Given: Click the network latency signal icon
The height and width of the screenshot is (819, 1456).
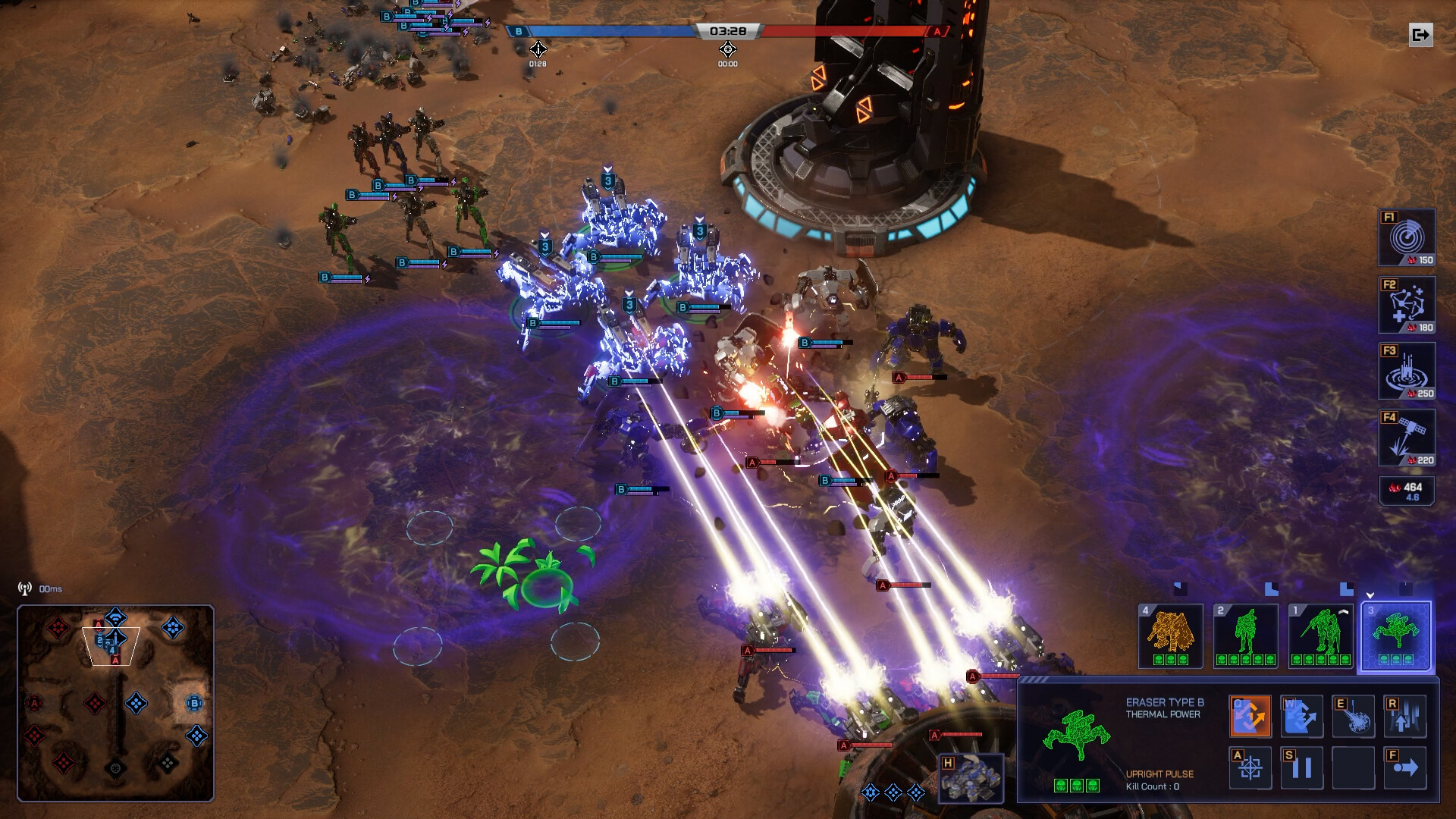Looking at the screenshot, I should [x=24, y=588].
